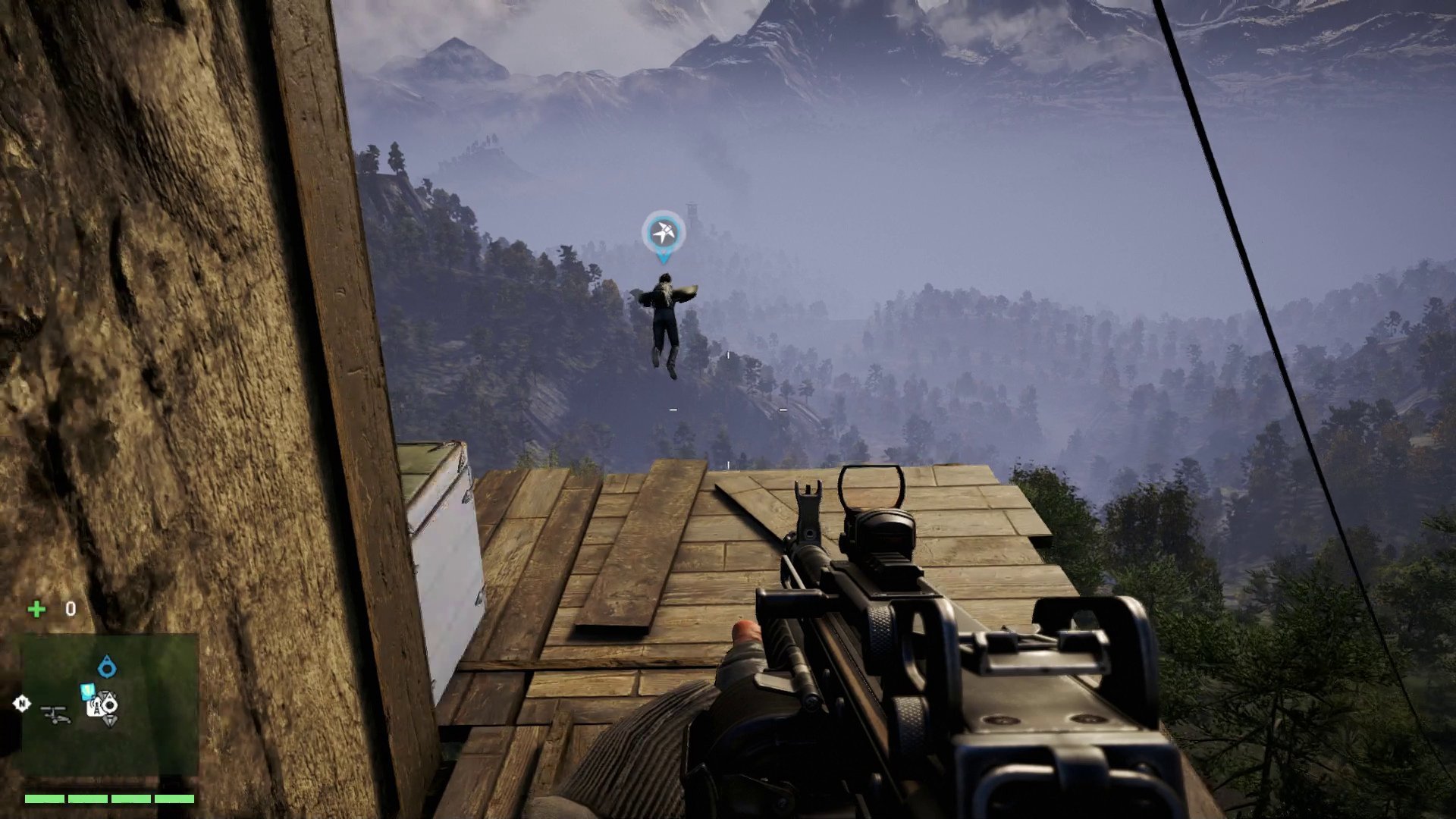This screenshot has height=819, width=1456.
Task: Select the green syringe health icon
Action: pos(36,608)
